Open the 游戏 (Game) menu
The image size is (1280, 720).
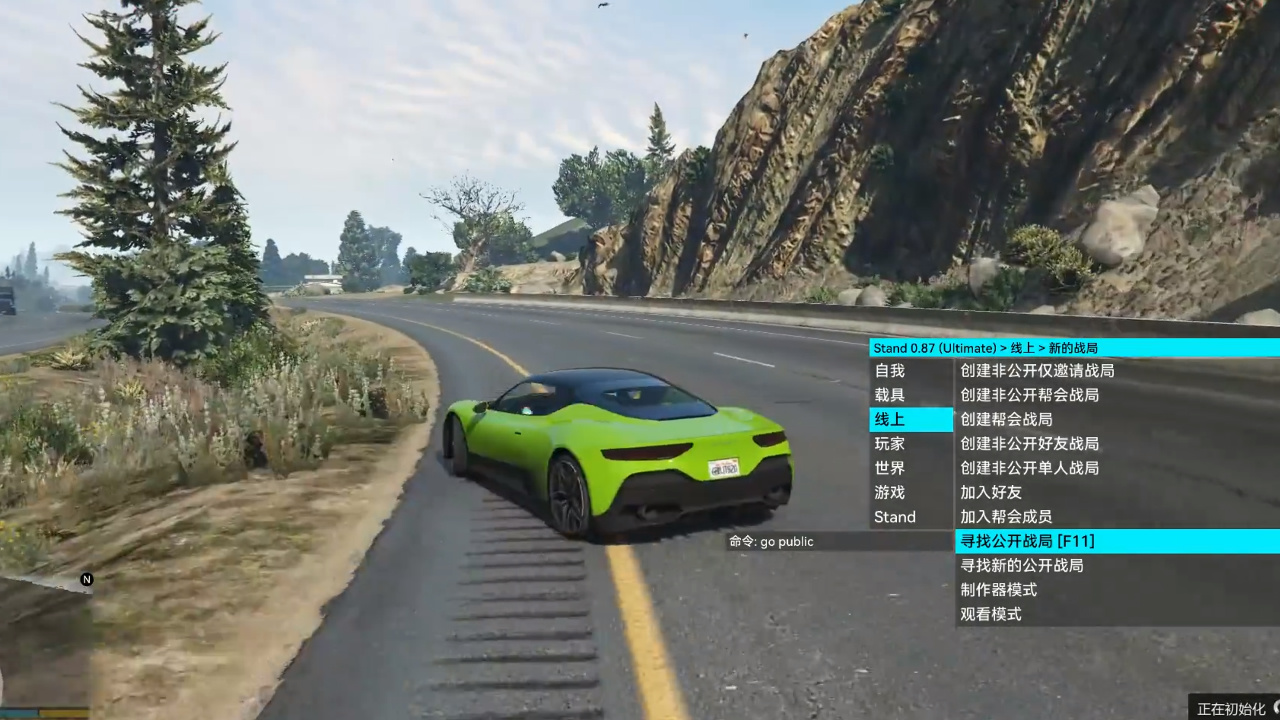pyautogui.click(x=889, y=492)
